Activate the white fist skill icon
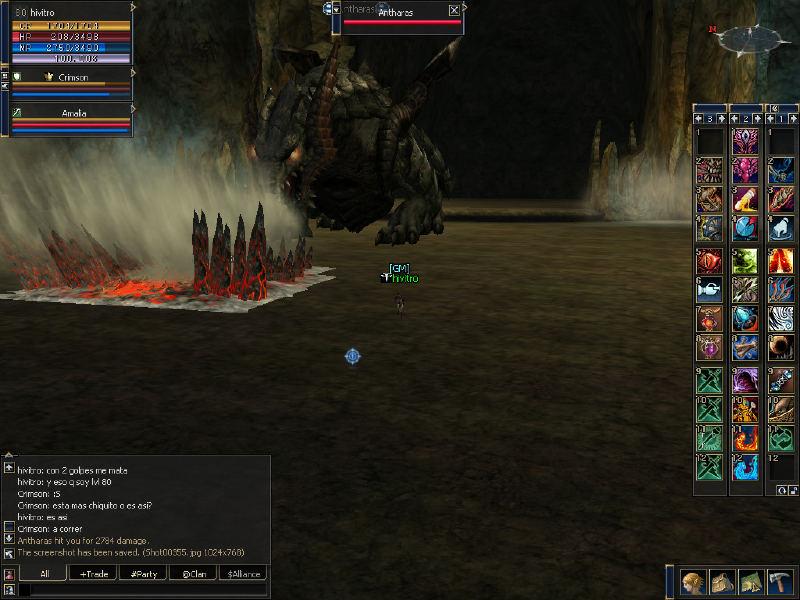Image resolution: width=800 pixels, height=600 pixels. [781, 228]
